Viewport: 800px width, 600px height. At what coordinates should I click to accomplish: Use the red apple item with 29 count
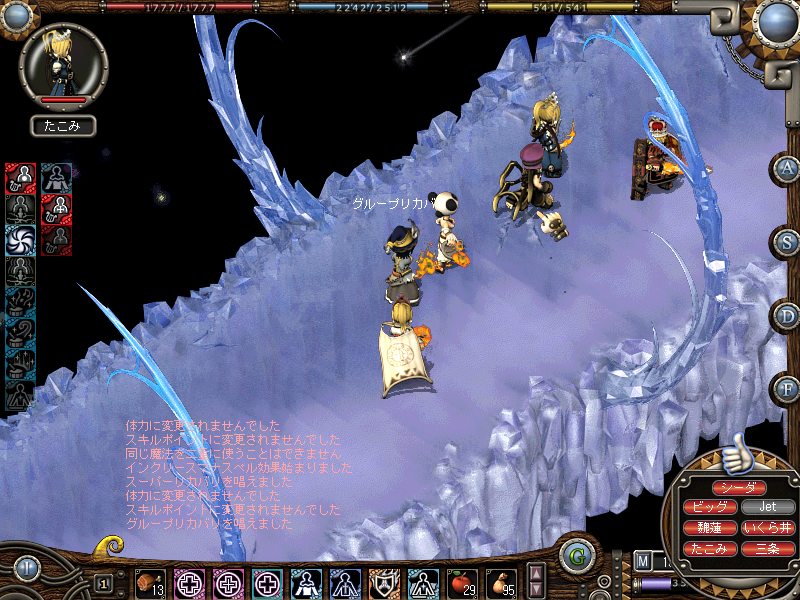(461, 582)
